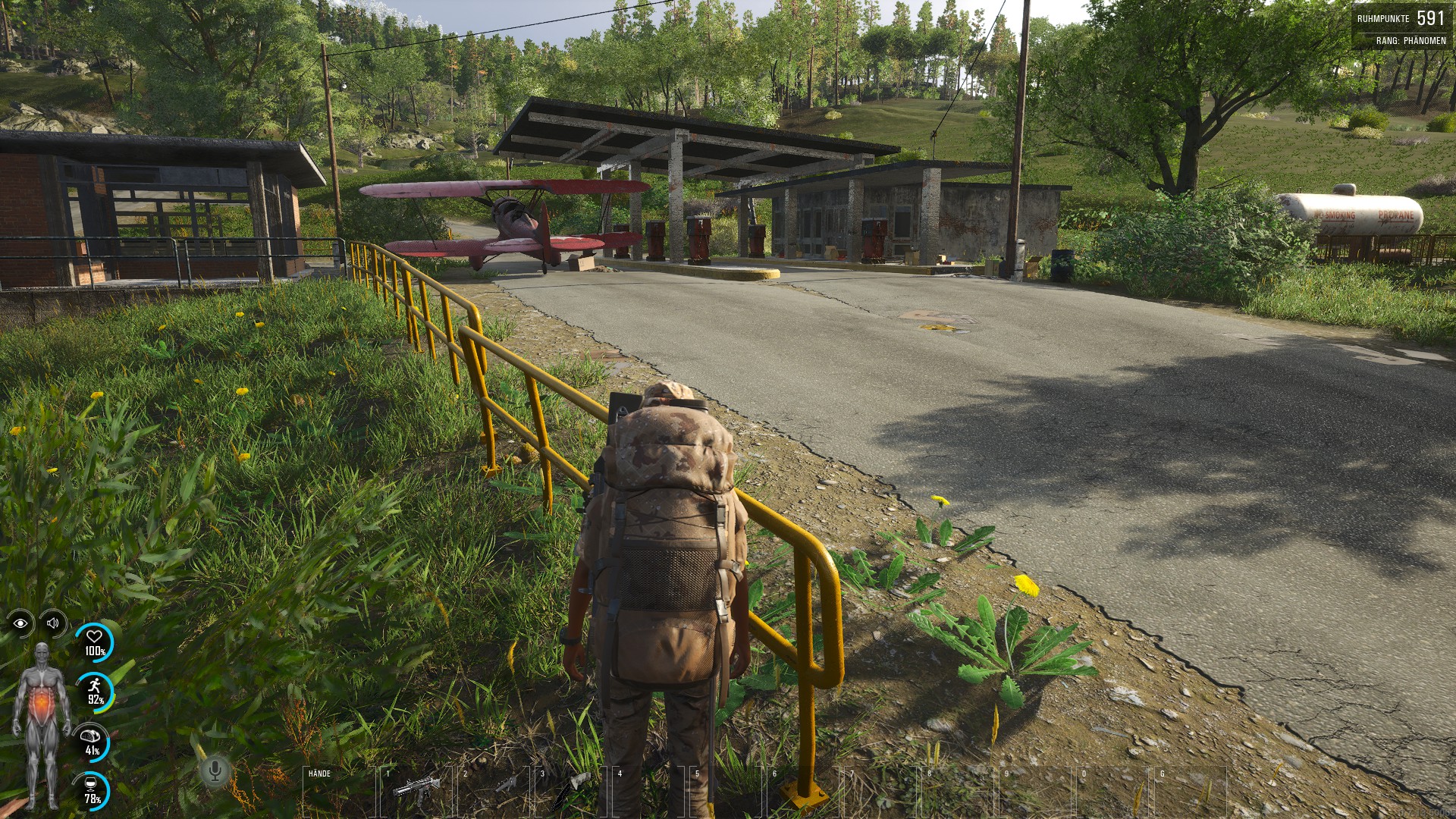
Task: Open the muscle body figure status
Action: [42, 724]
